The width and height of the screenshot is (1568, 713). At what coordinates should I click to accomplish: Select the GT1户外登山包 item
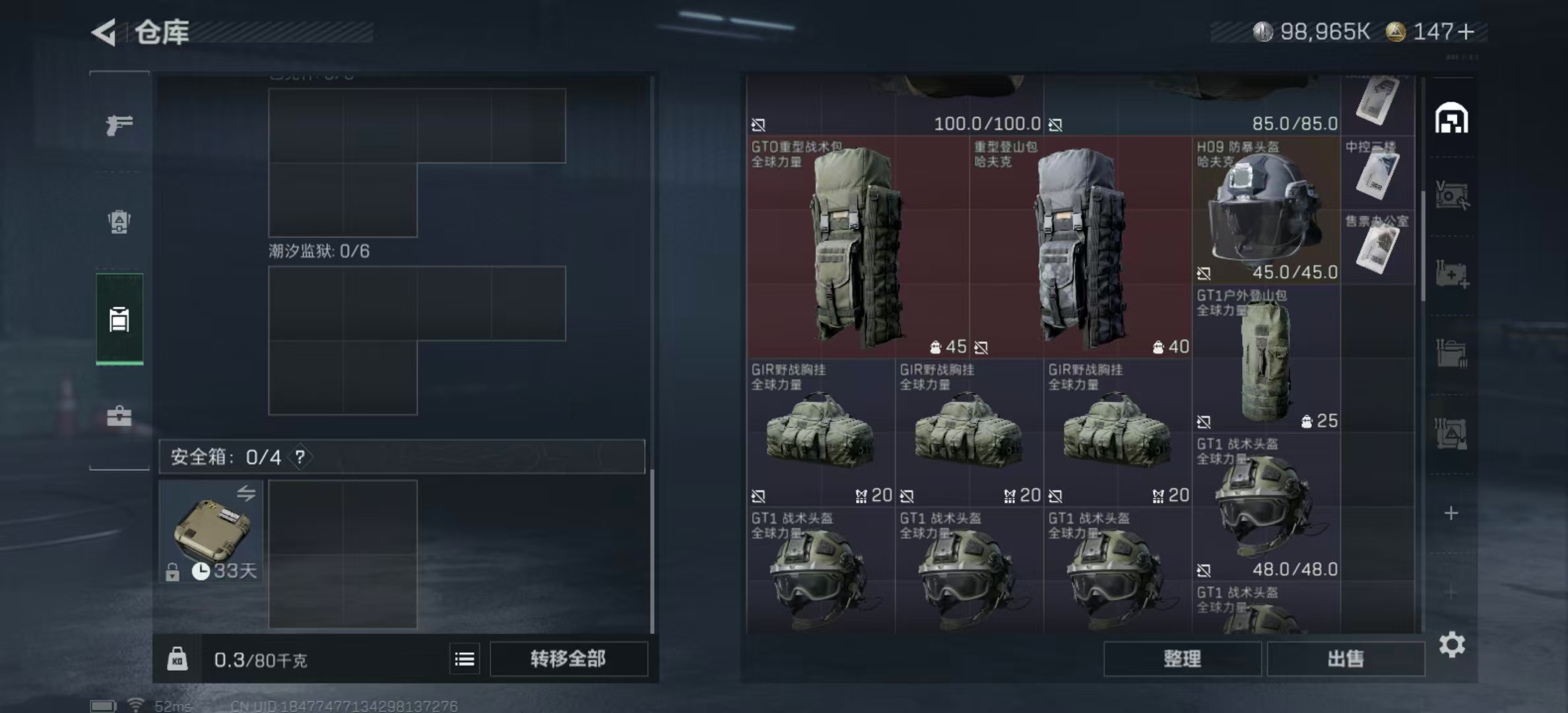coord(1266,358)
